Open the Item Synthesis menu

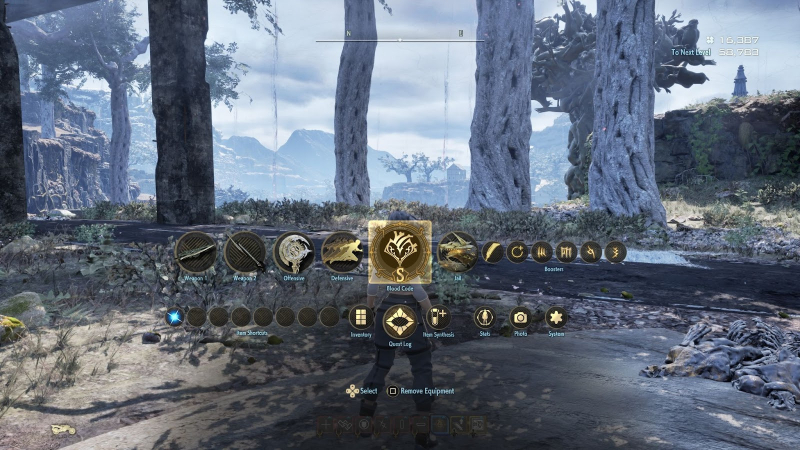tap(438, 317)
